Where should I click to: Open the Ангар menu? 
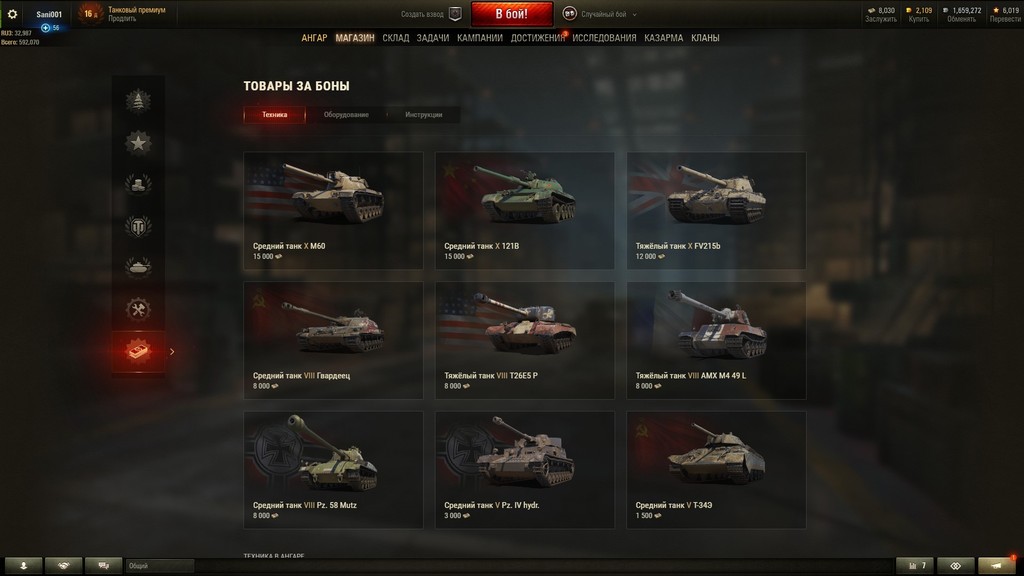[314, 38]
